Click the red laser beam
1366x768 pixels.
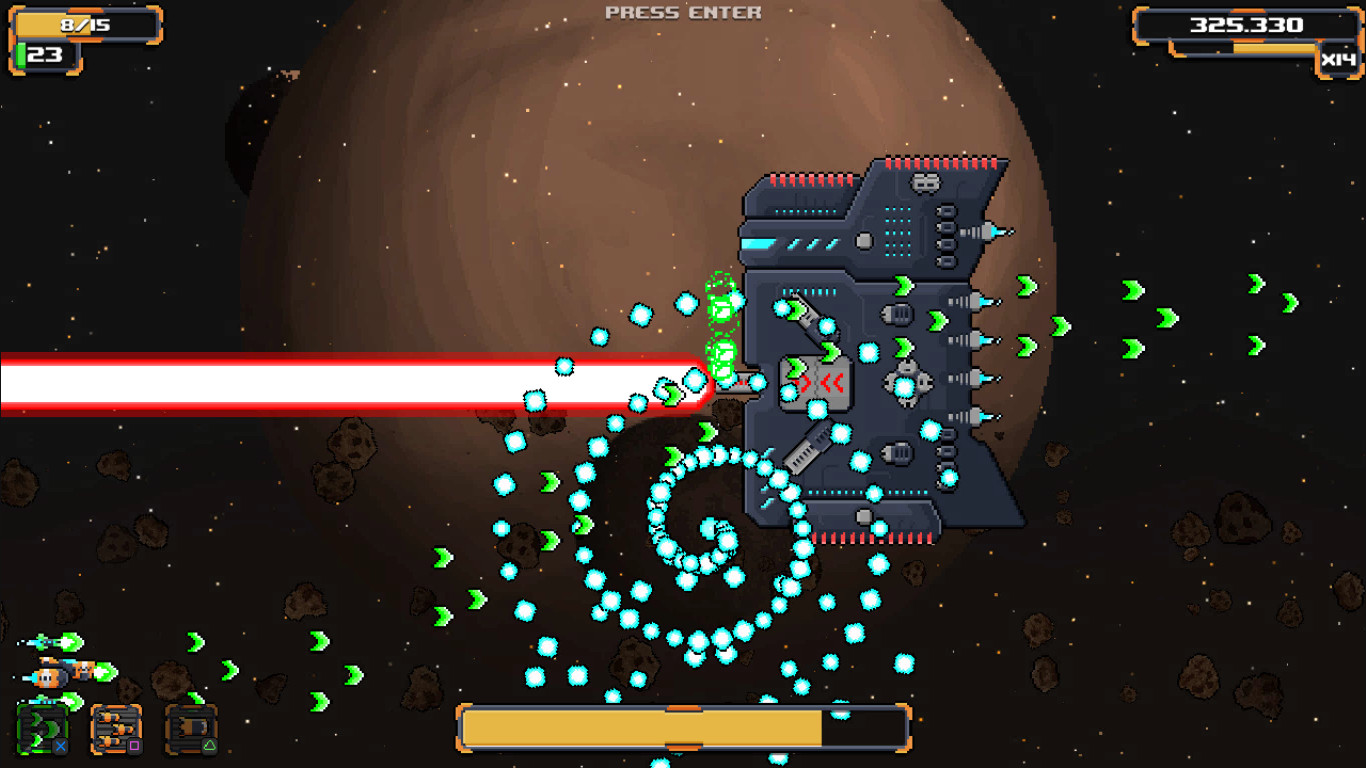point(300,383)
